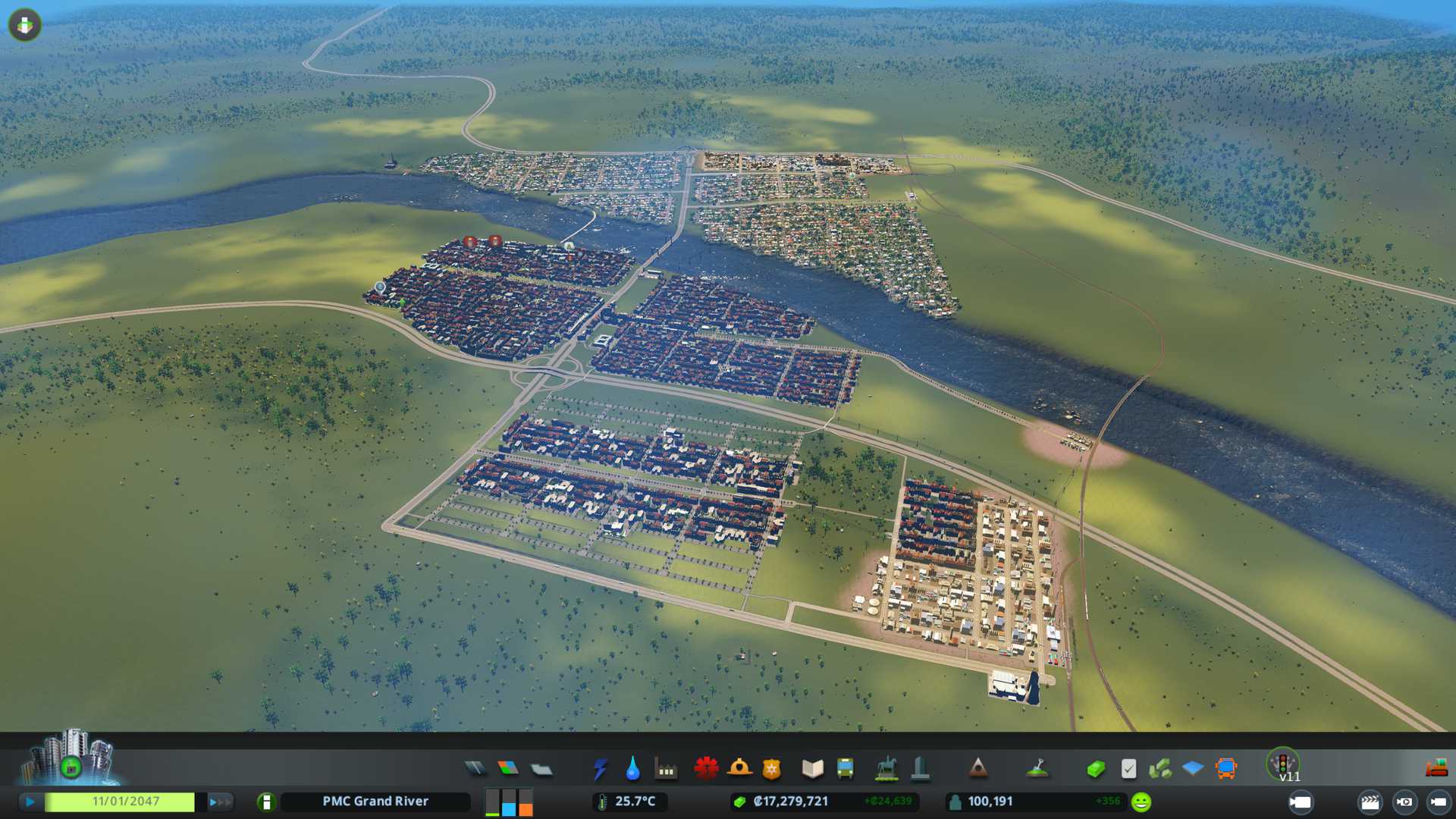
Task: Open the Policies checkmark panel
Action: 1128,769
